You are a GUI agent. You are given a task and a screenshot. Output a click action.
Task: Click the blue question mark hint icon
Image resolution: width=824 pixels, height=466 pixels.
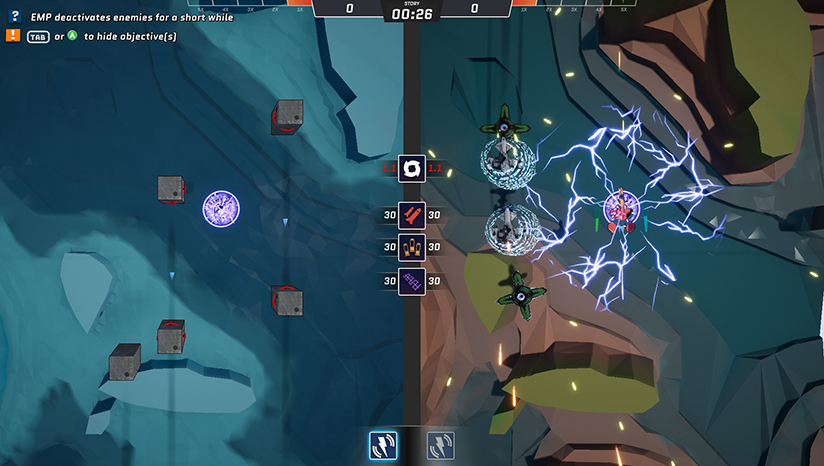click(14, 17)
